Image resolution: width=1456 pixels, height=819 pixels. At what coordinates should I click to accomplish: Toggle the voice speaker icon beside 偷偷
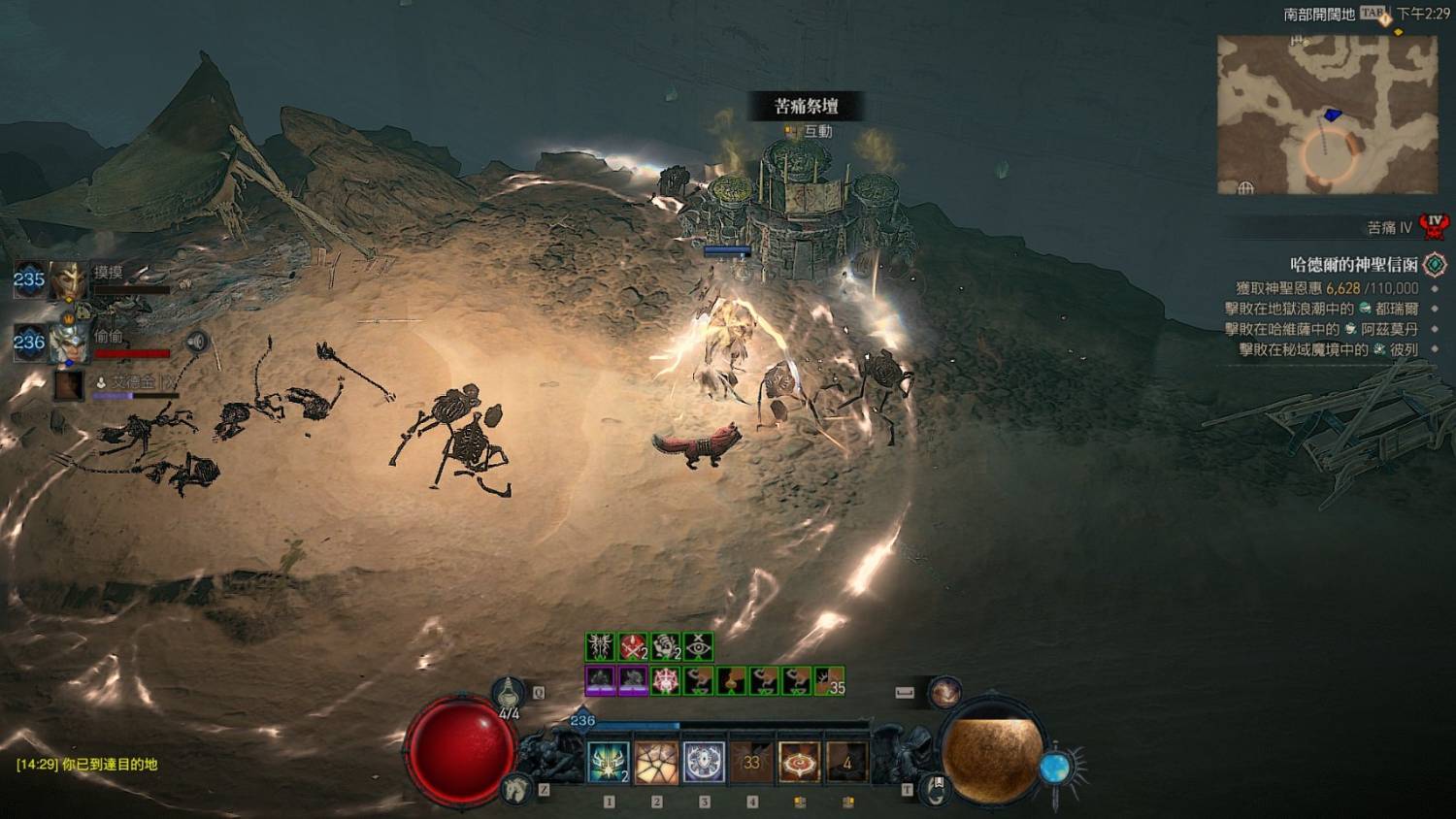pyautogui.click(x=197, y=342)
